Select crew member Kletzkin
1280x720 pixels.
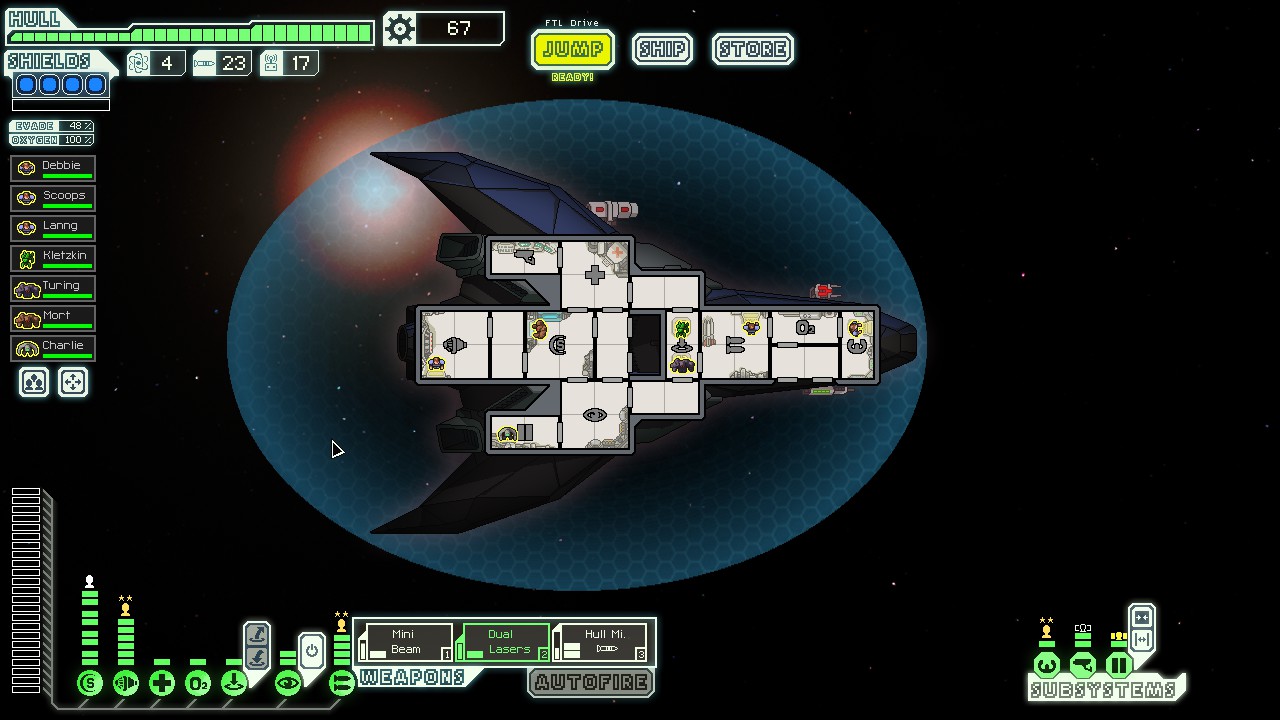[x=54, y=257]
